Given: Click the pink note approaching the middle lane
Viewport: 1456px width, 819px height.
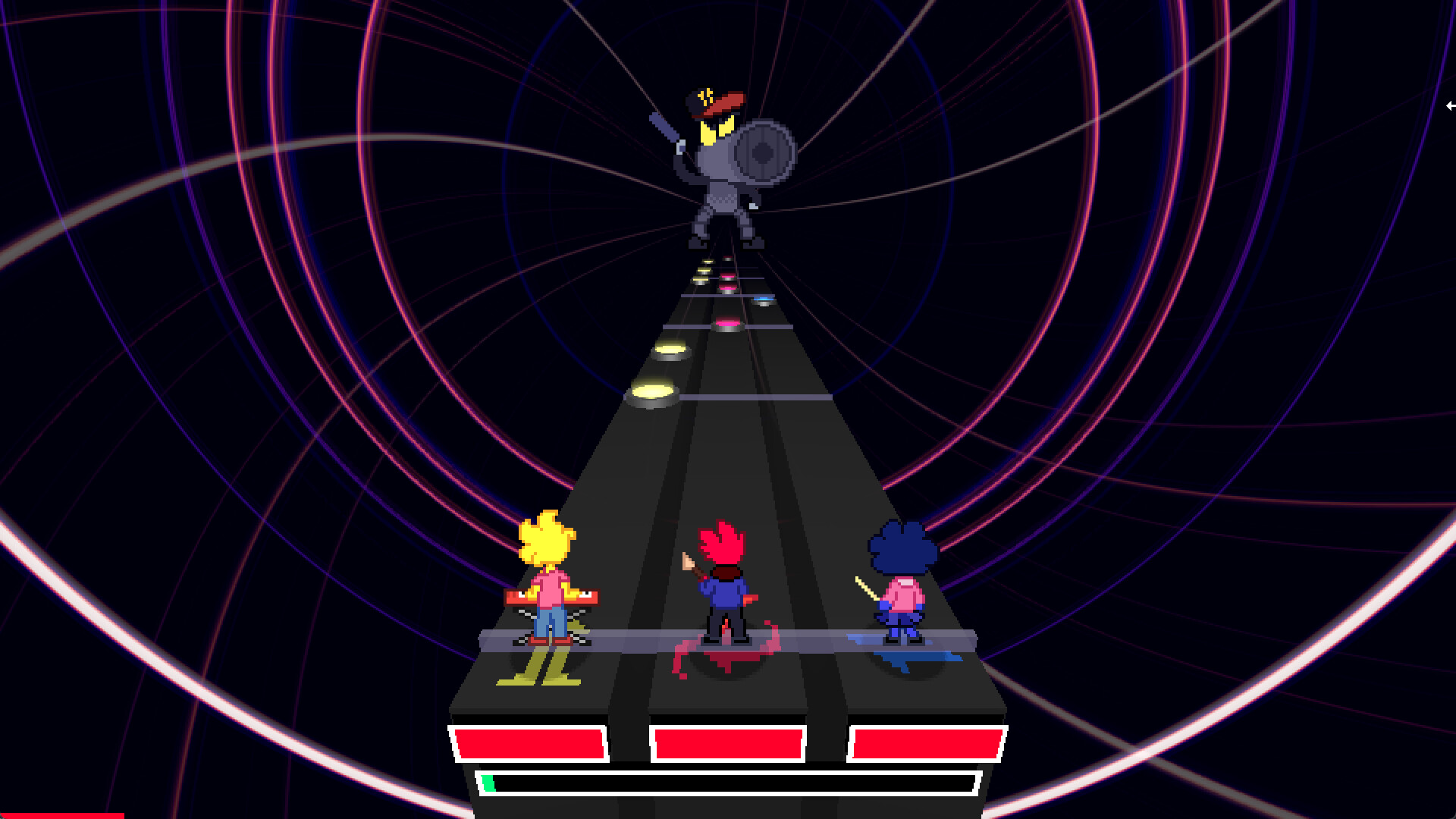Looking at the screenshot, I should [x=726, y=325].
